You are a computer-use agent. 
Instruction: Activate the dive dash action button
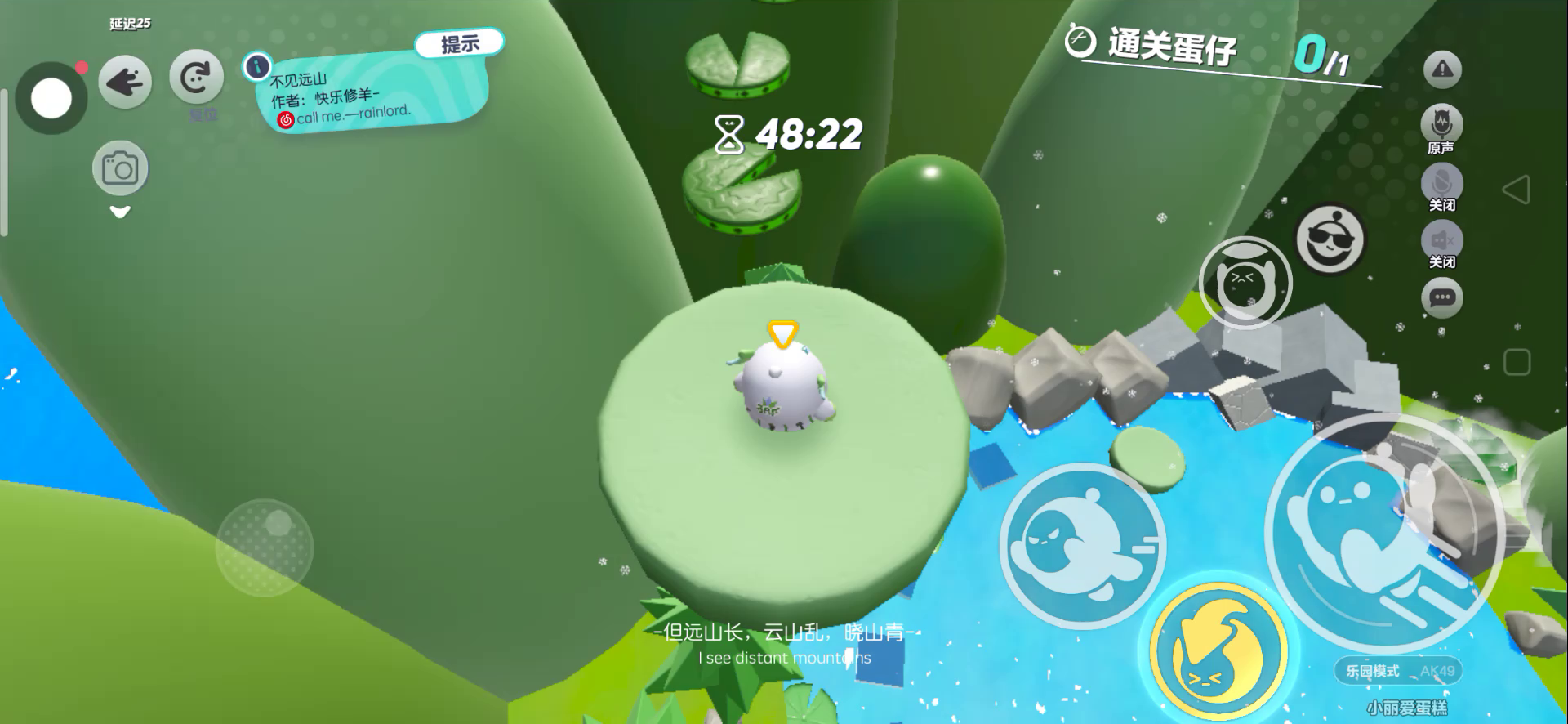click(1082, 545)
